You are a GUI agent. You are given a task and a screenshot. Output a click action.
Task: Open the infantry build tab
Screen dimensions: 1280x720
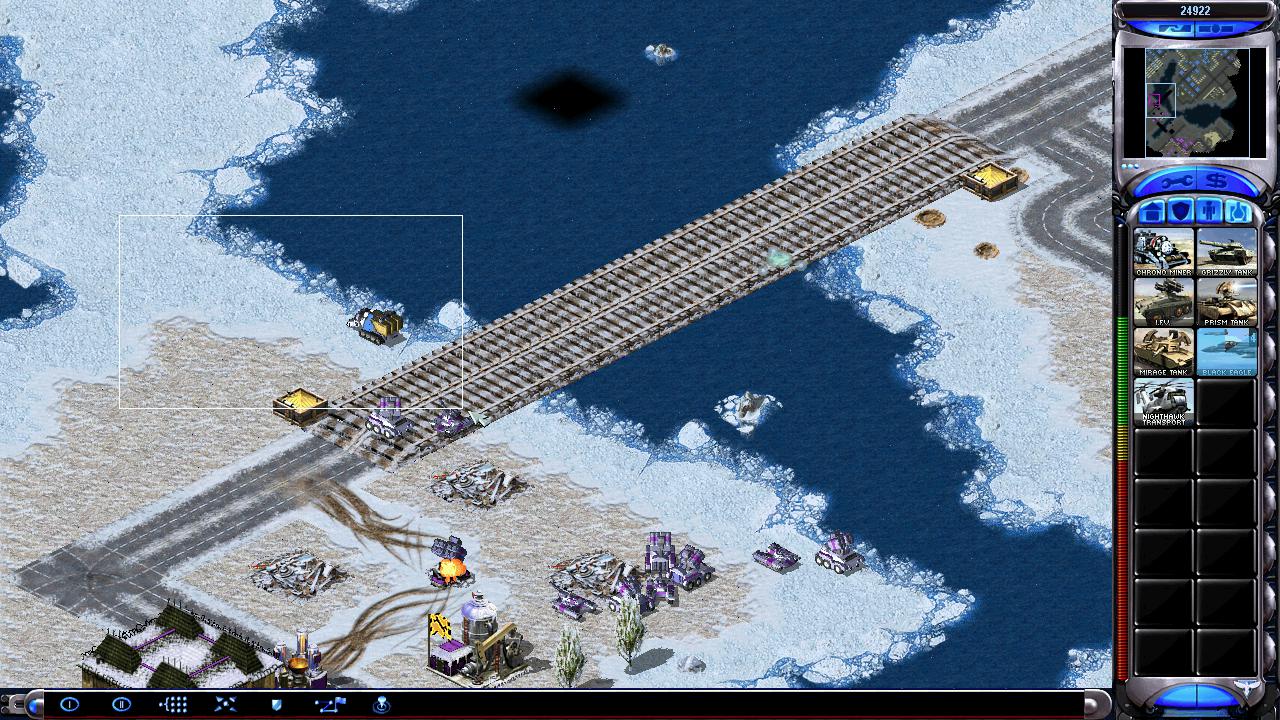1209,212
